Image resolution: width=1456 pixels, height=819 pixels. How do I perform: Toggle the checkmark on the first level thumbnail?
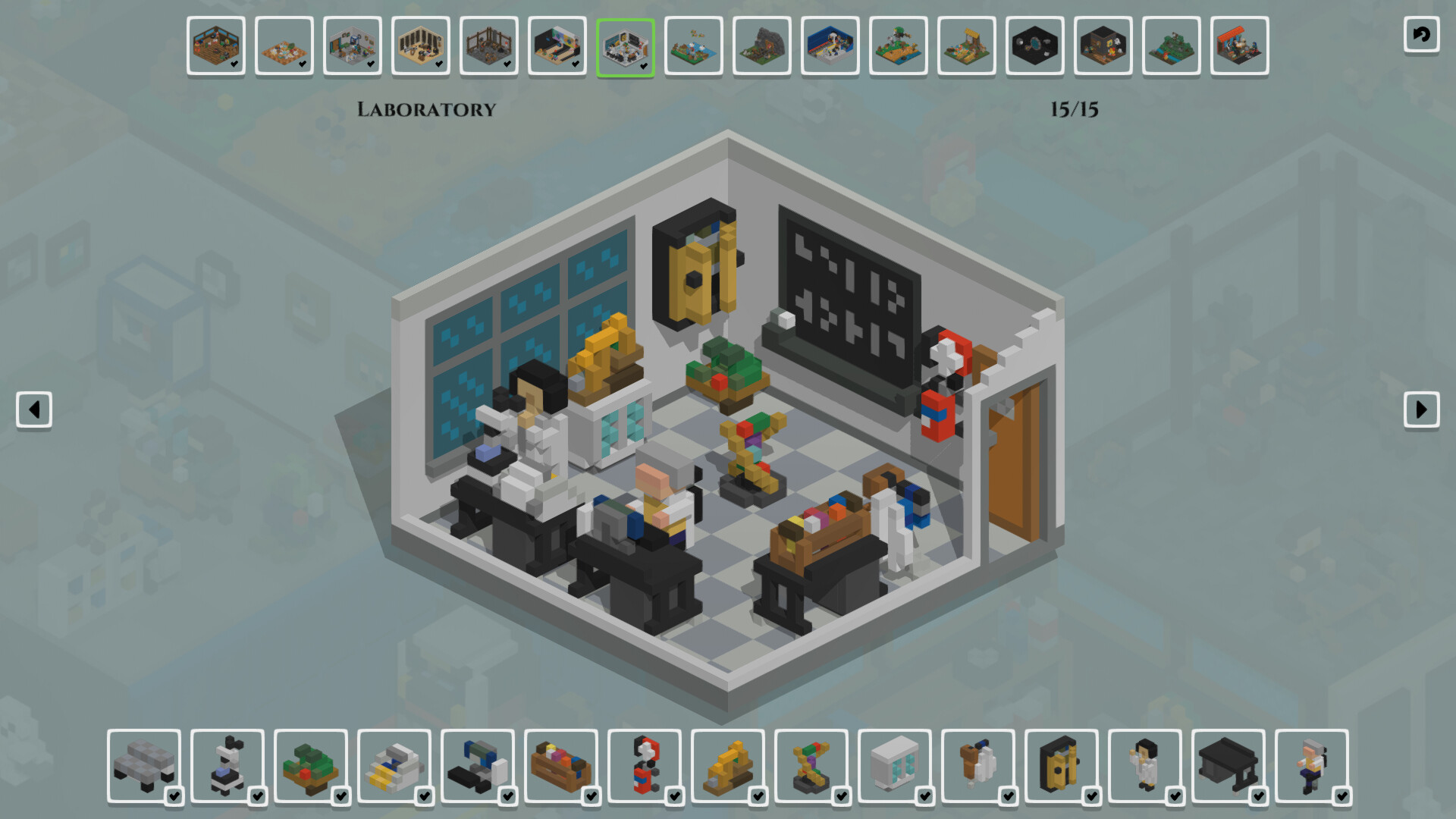(234, 65)
